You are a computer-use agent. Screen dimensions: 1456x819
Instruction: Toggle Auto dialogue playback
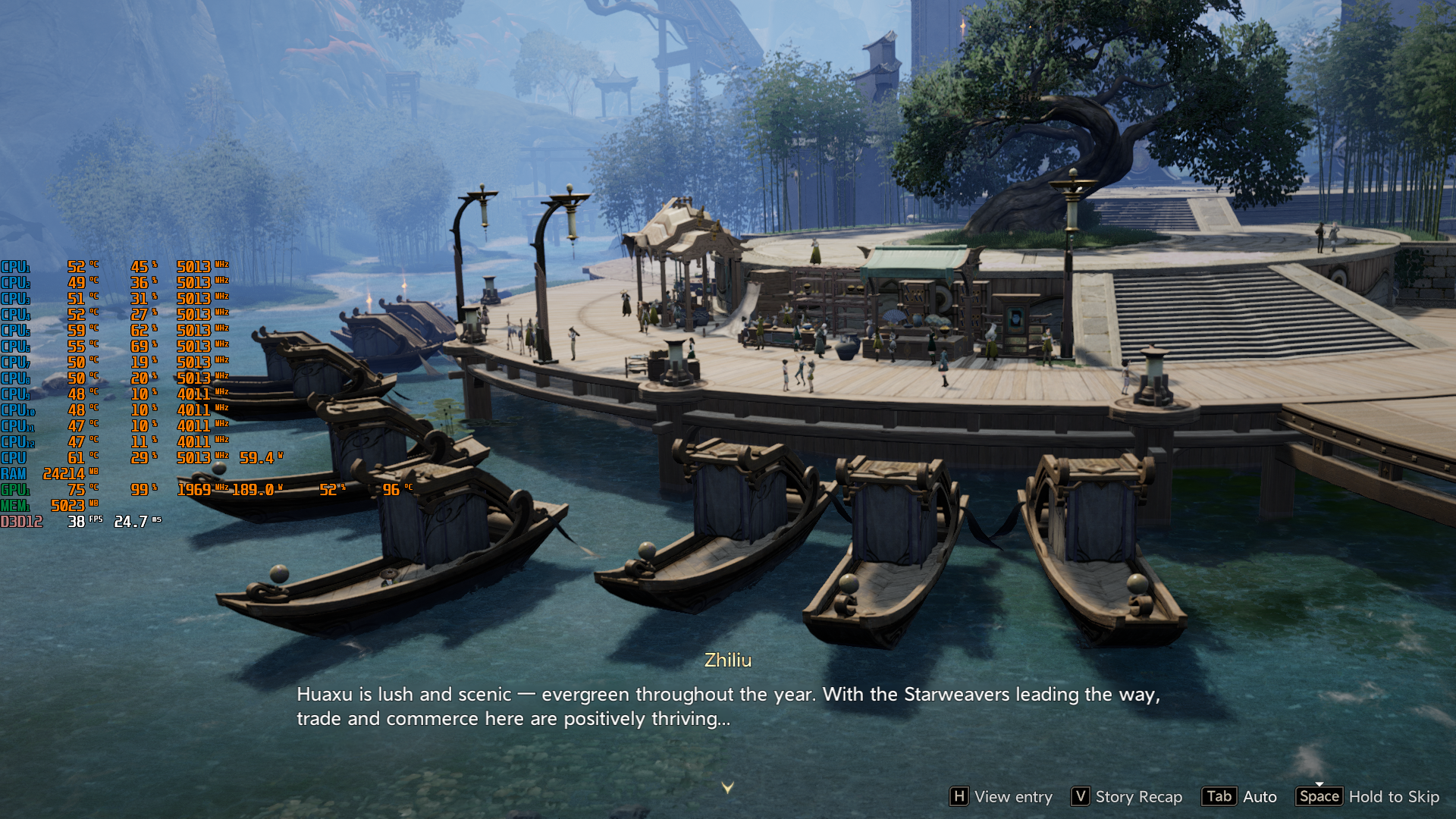click(x=1240, y=796)
